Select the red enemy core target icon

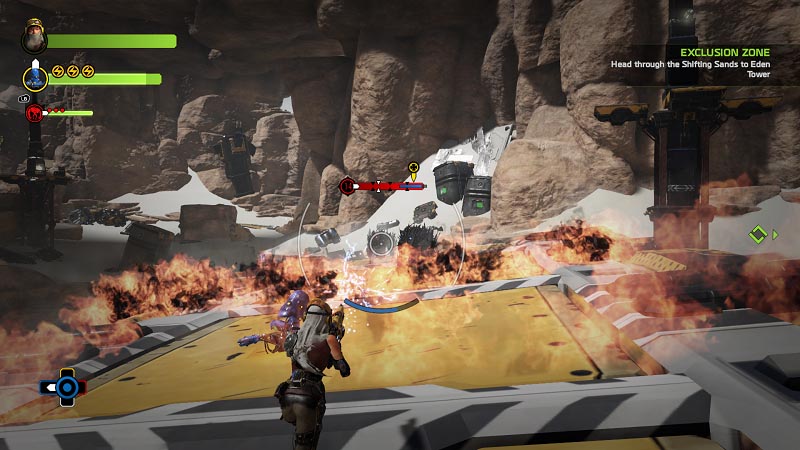348,185
